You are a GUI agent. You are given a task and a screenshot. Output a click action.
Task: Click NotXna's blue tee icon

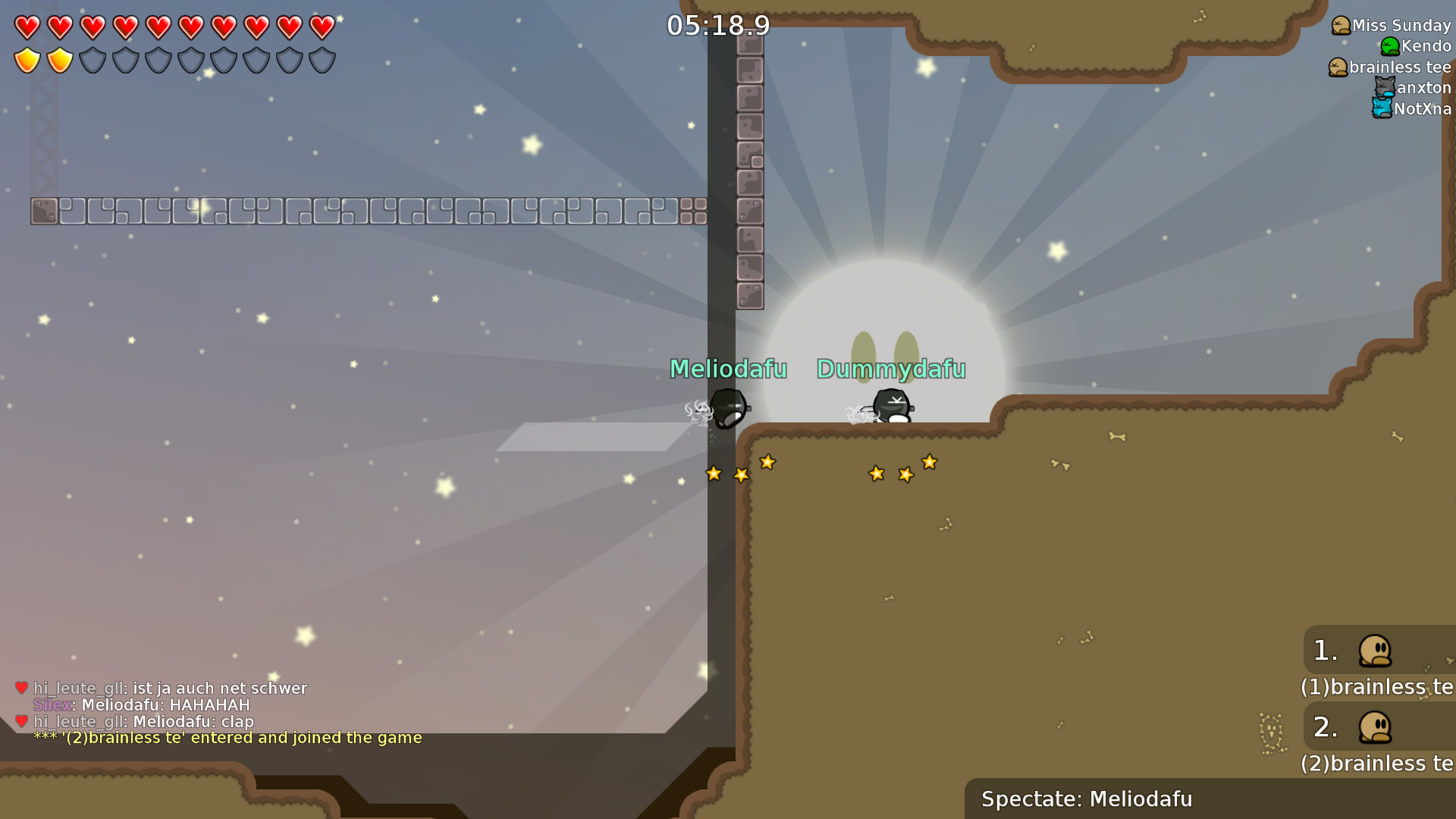coord(1382,108)
